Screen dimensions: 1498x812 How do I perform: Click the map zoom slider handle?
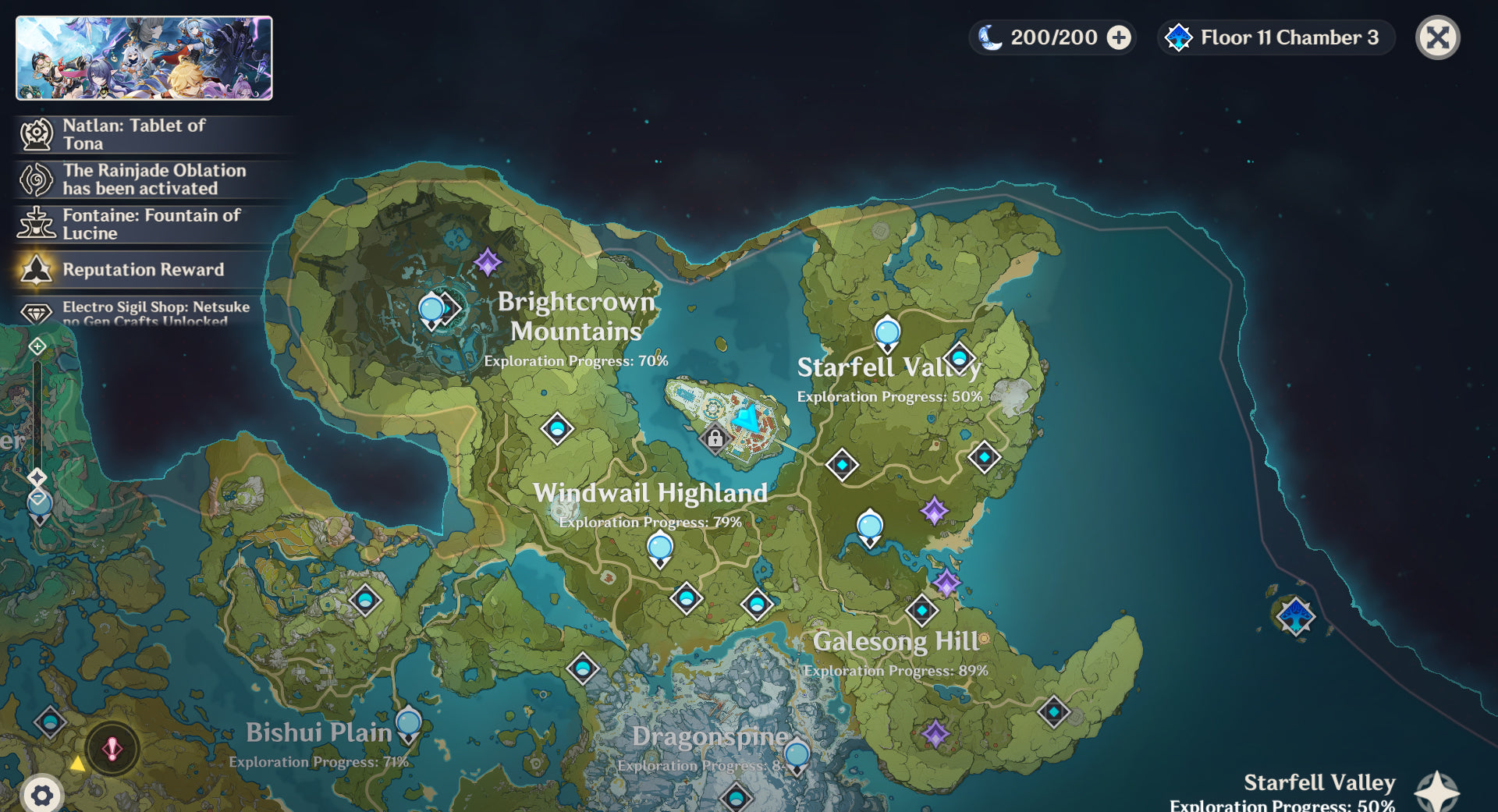coord(37,477)
